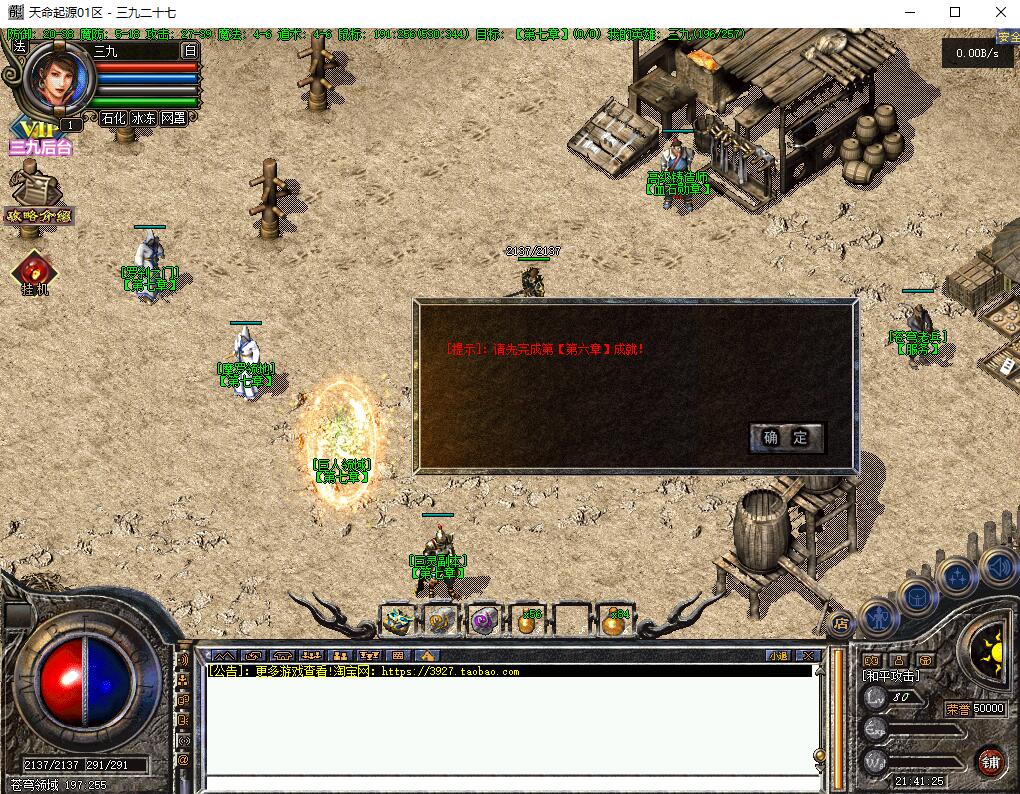Open the 铺 stall button

(989, 761)
